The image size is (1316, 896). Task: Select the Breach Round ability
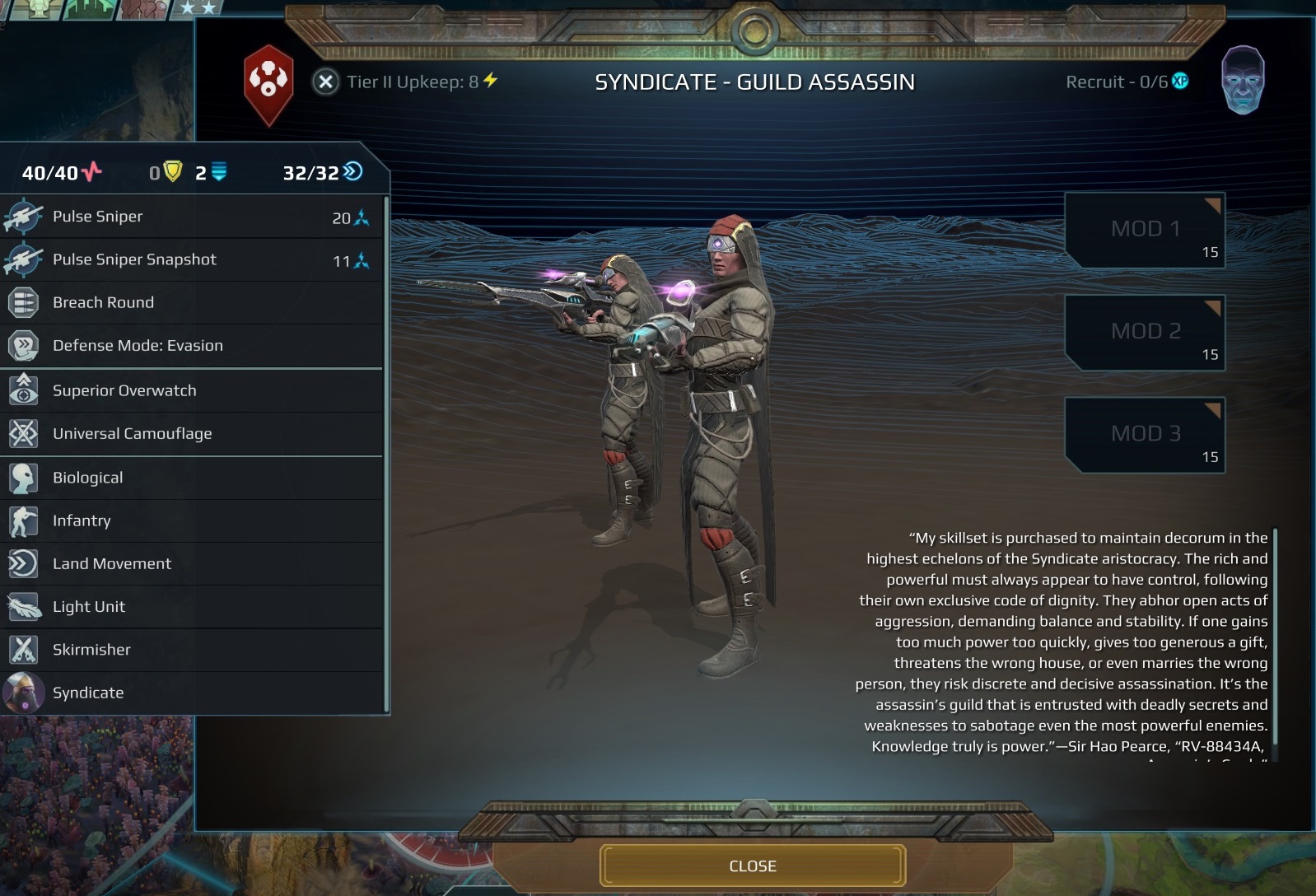[x=192, y=302]
